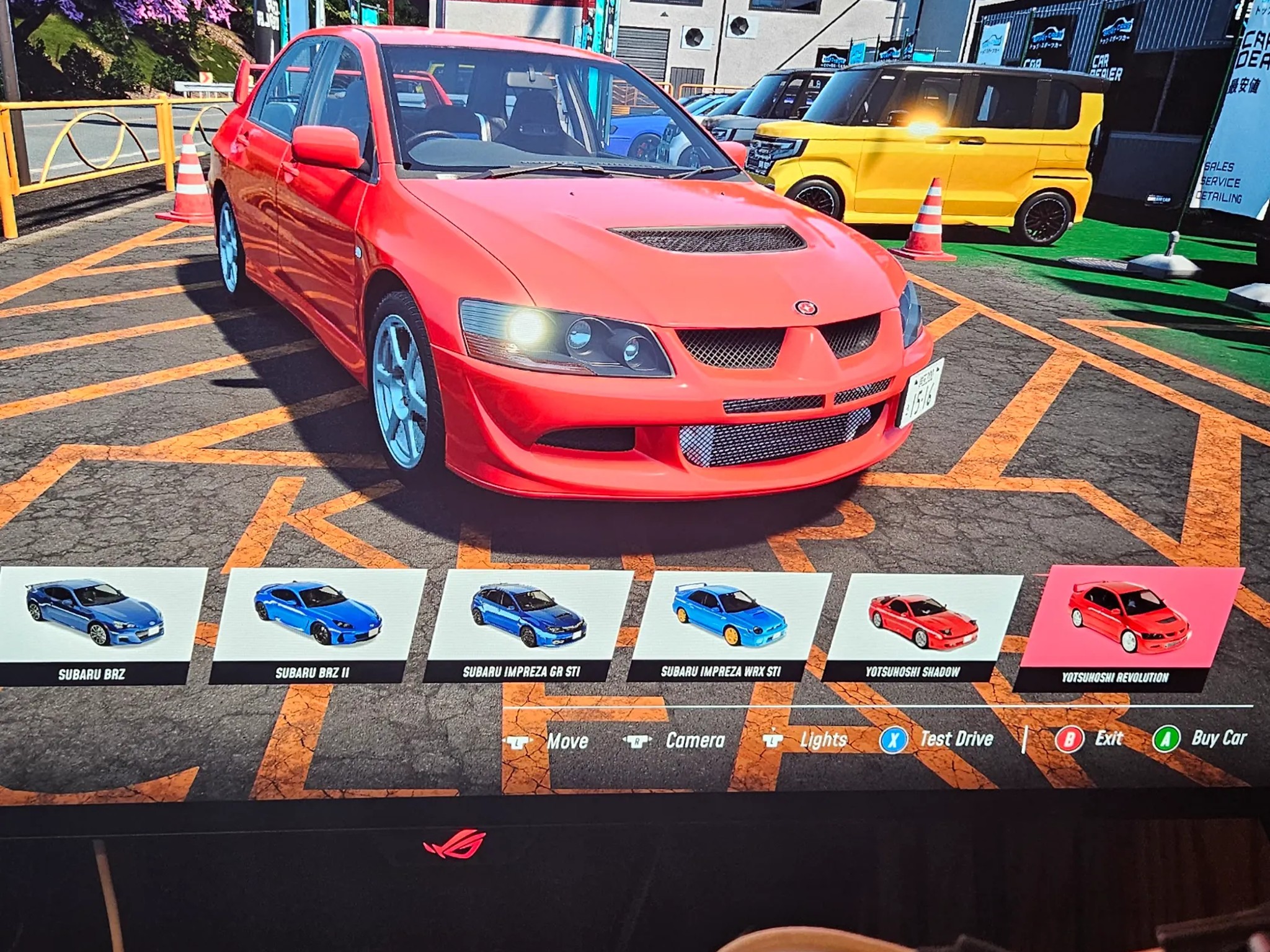Exit the car dealer showroom
1270x952 pixels.
[1091, 739]
